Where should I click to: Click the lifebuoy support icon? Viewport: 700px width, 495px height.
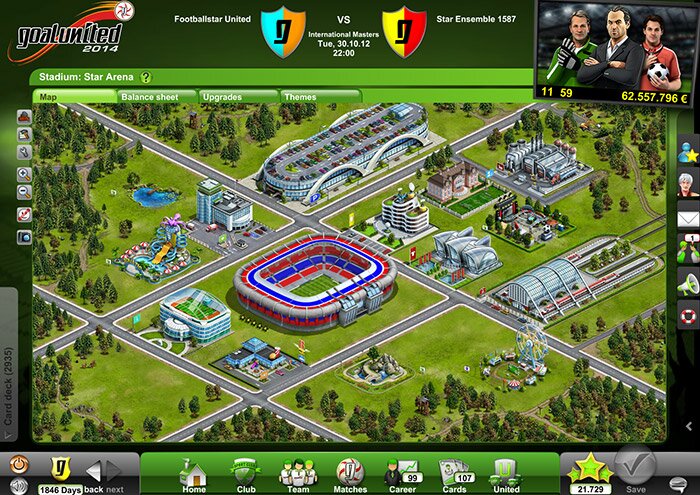coord(687,316)
